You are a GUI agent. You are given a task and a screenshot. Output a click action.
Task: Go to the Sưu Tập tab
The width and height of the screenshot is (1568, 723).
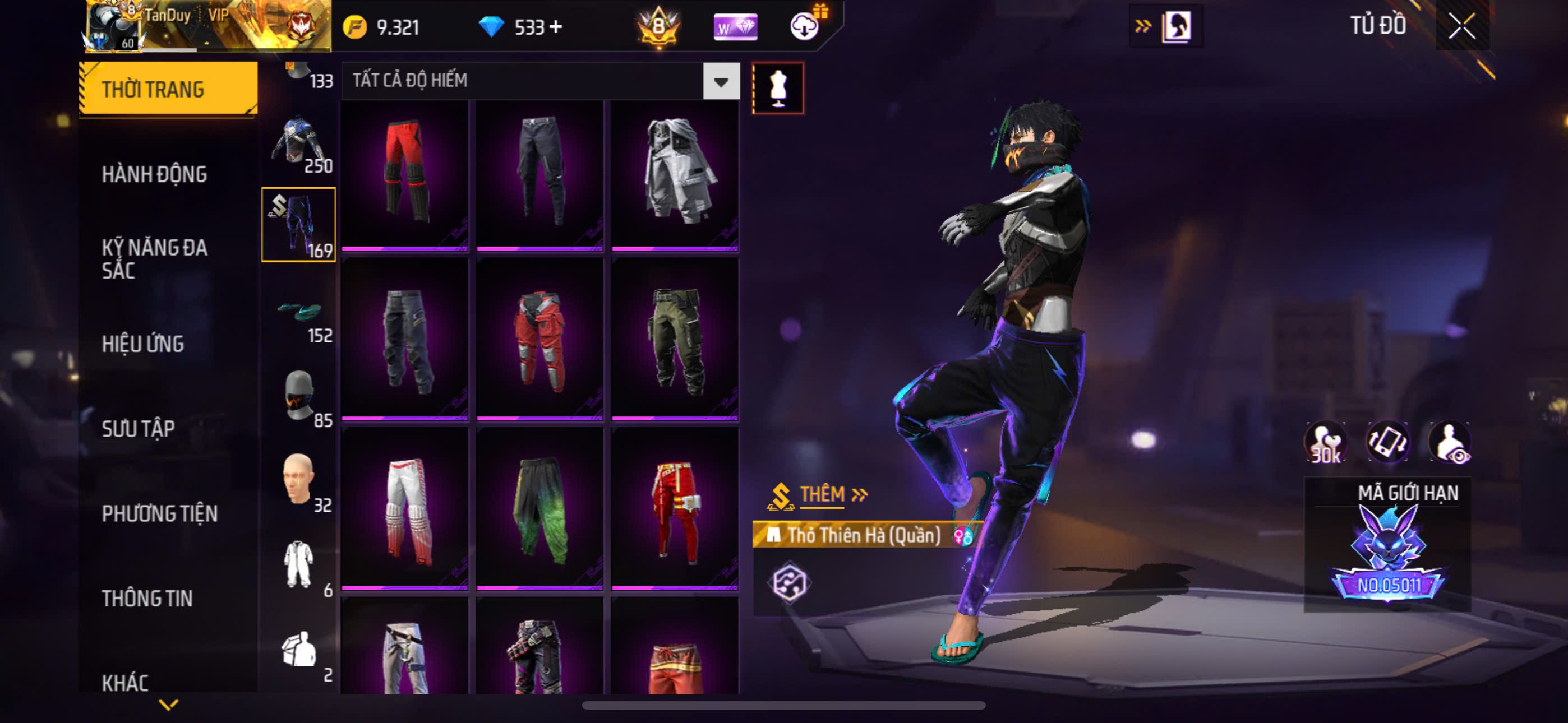(x=138, y=428)
